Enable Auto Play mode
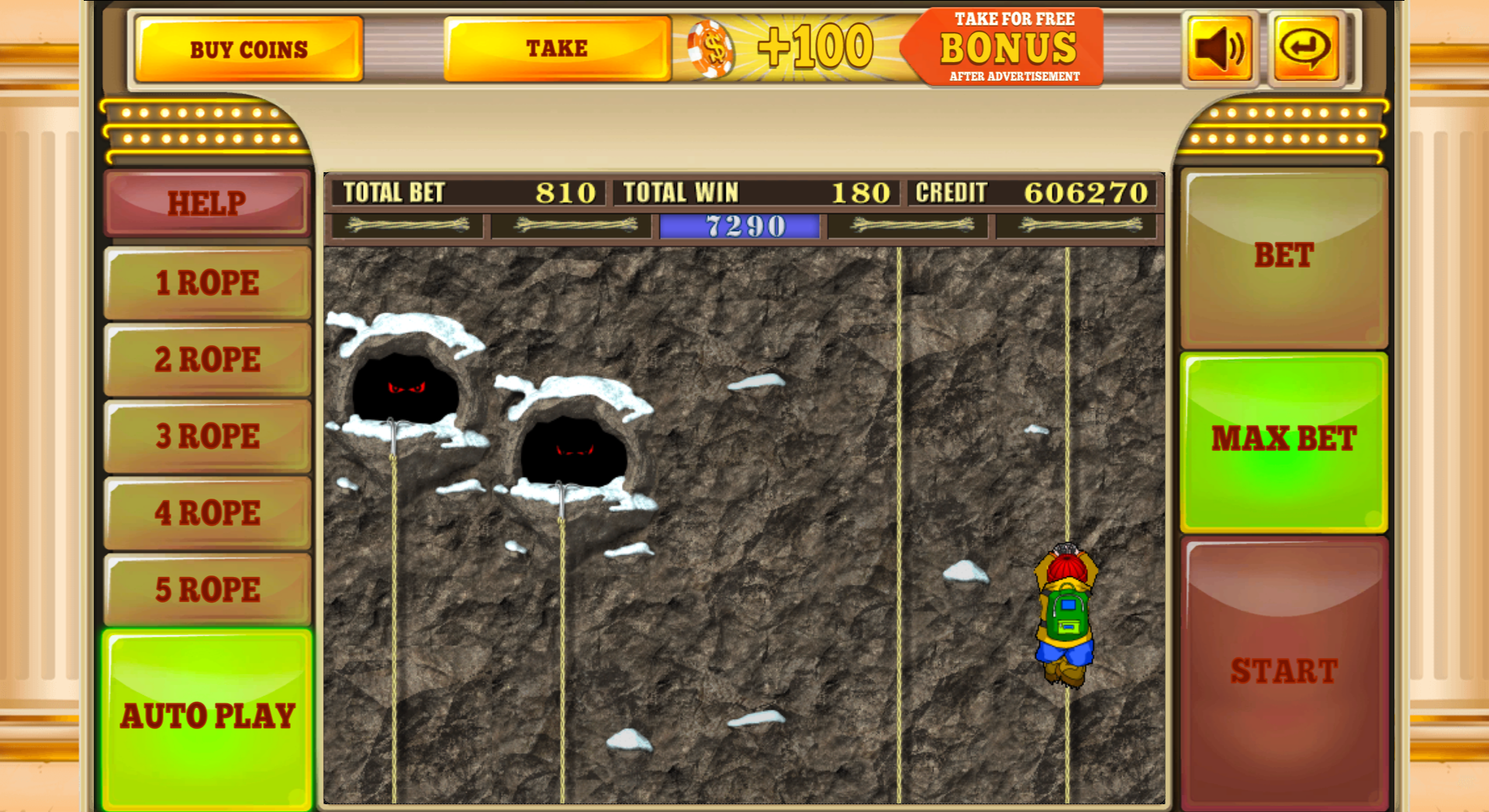The image size is (1489, 812). click(207, 715)
